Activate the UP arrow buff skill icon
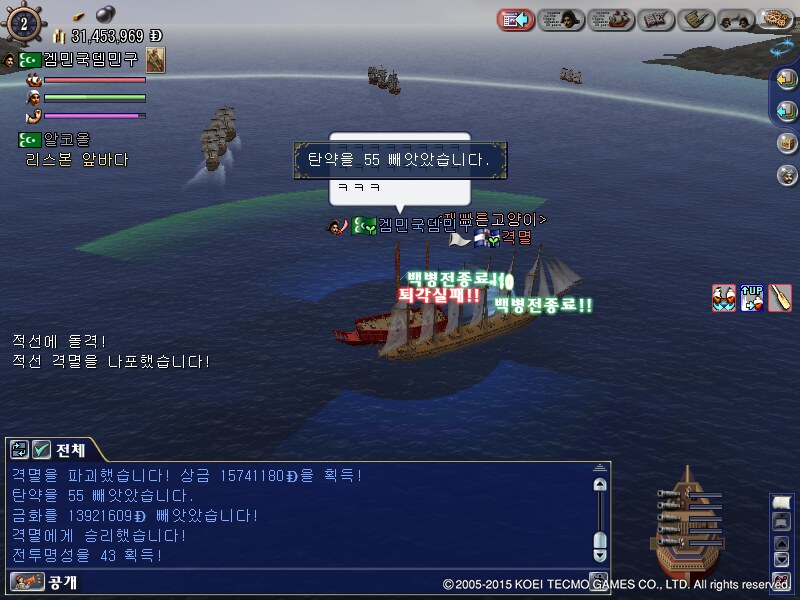Image resolution: width=800 pixels, height=600 pixels. pos(752,297)
